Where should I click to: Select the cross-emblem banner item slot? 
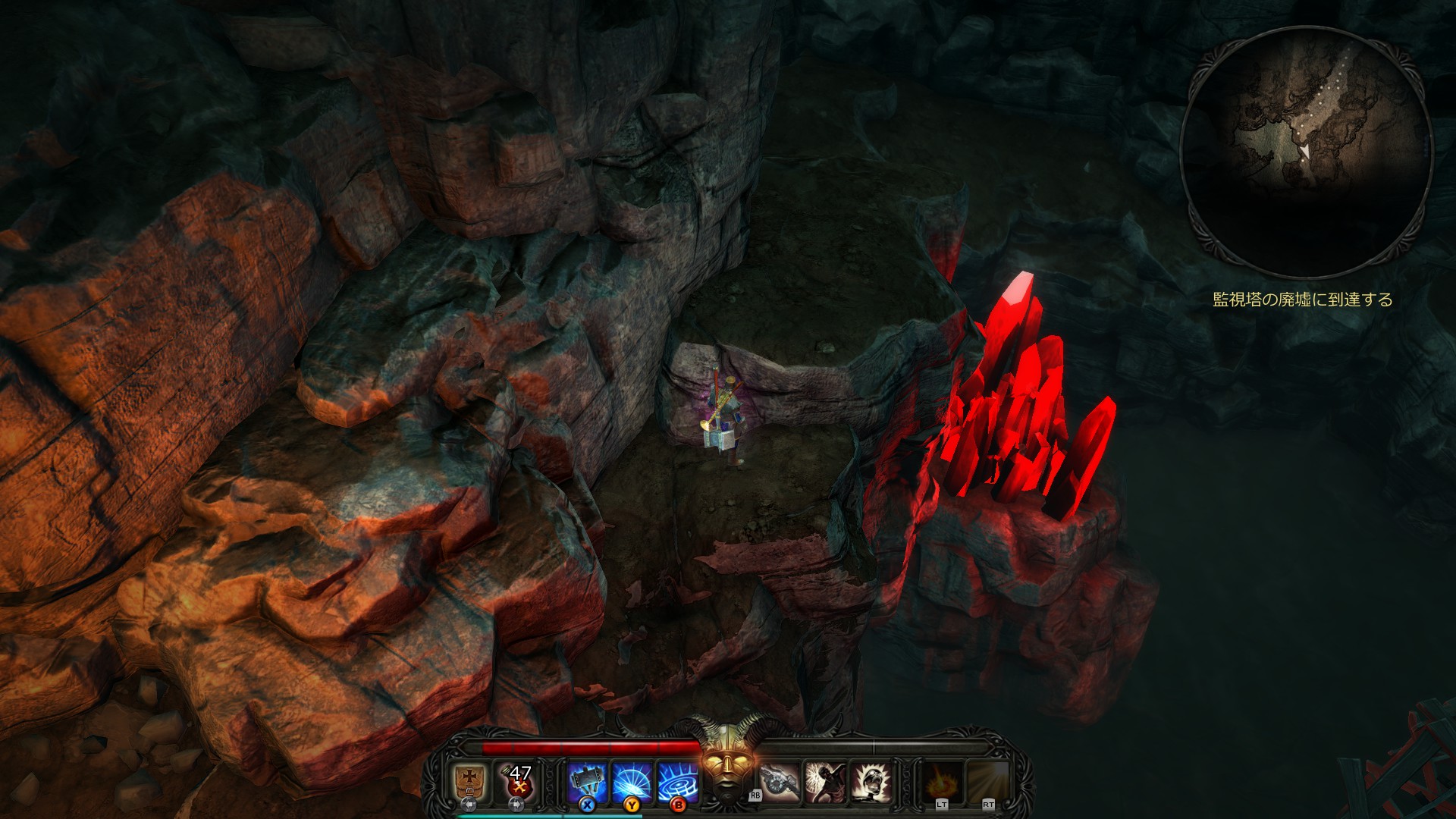point(469,780)
